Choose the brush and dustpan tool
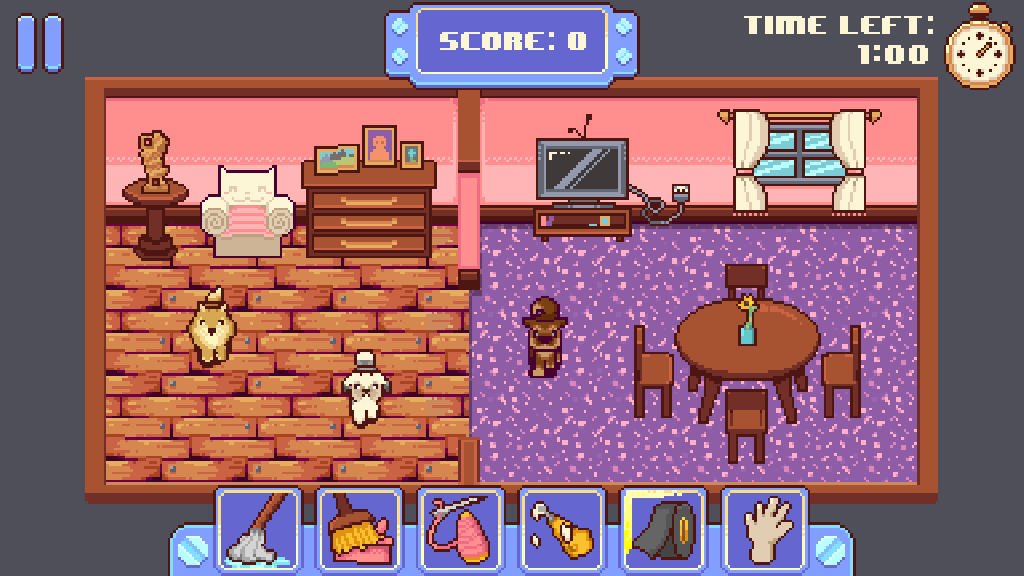This screenshot has width=1024, height=576. pos(359,529)
